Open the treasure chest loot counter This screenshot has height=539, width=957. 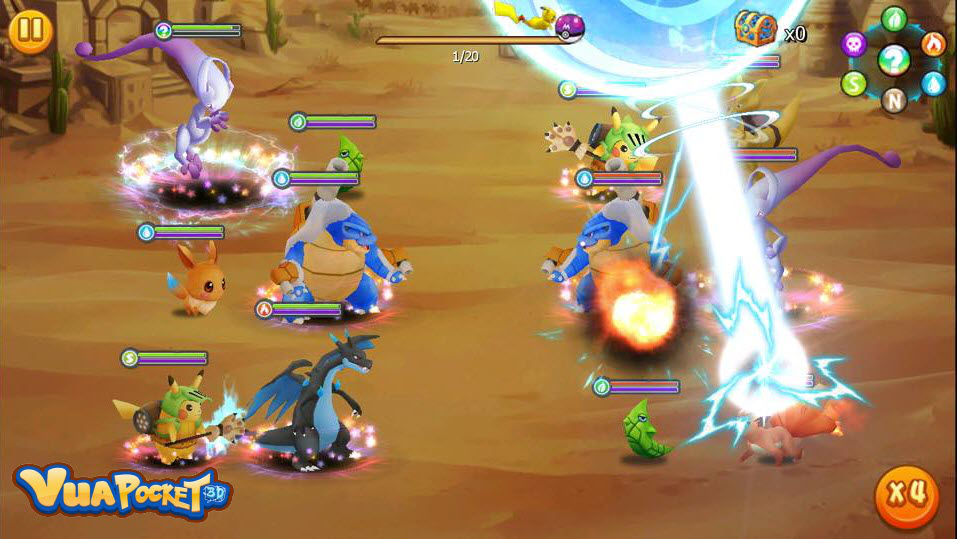coord(756,29)
